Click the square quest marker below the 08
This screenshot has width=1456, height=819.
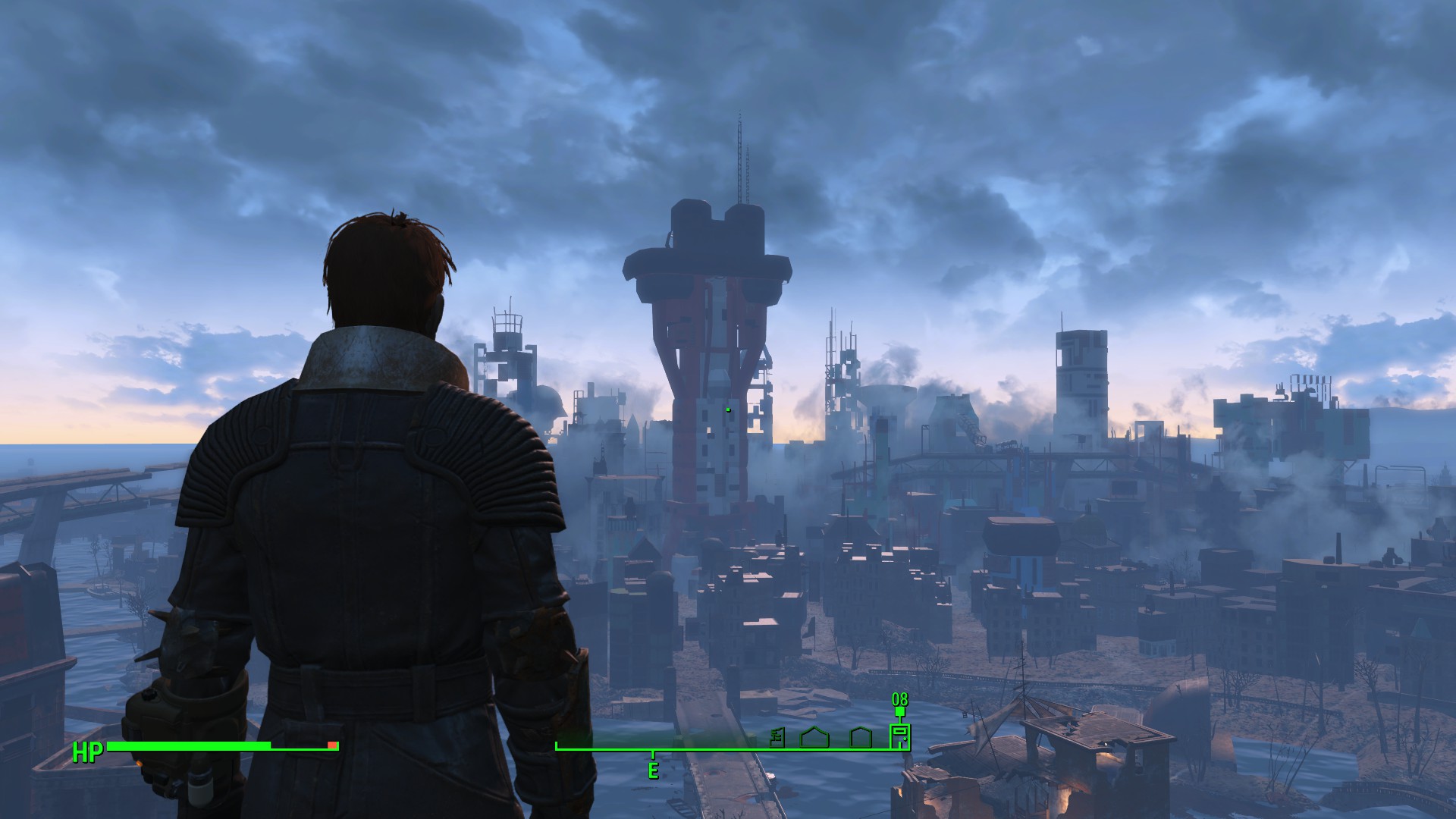point(899,712)
